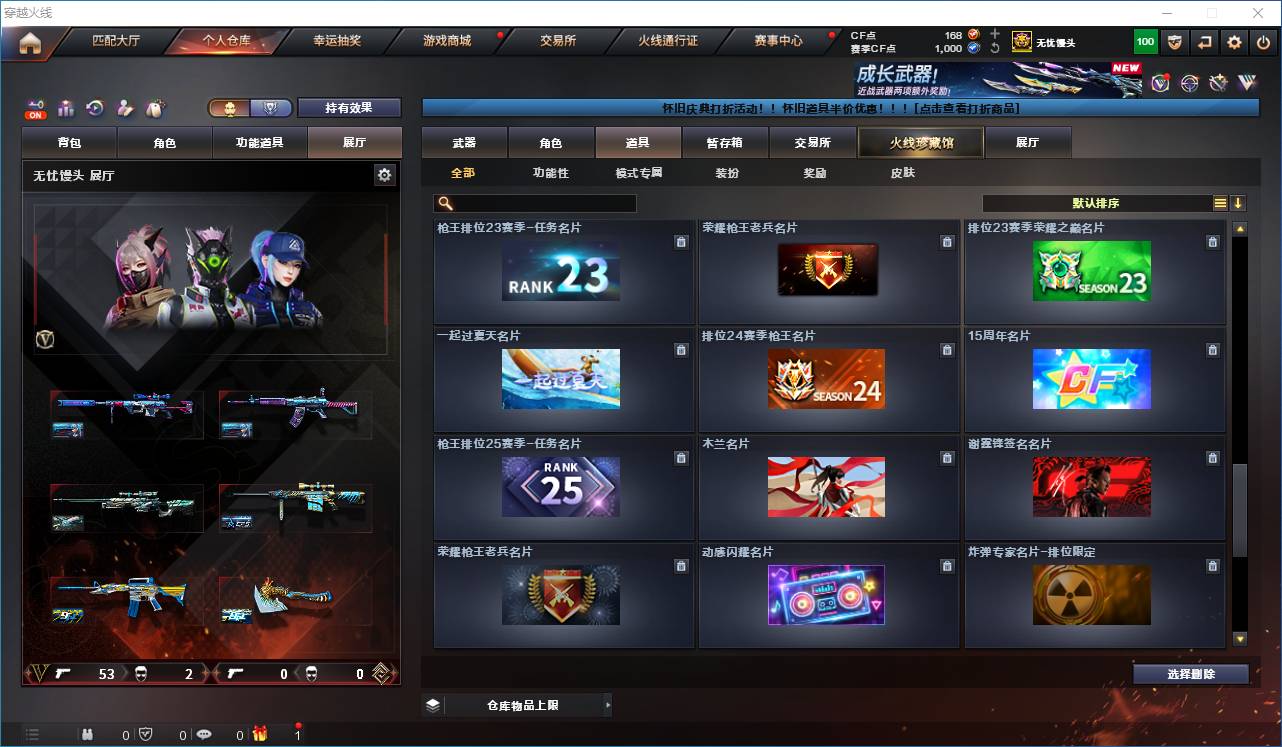Click the power/exit icon at top right
Image resolution: width=1282 pixels, height=747 pixels.
(1264, 41)
